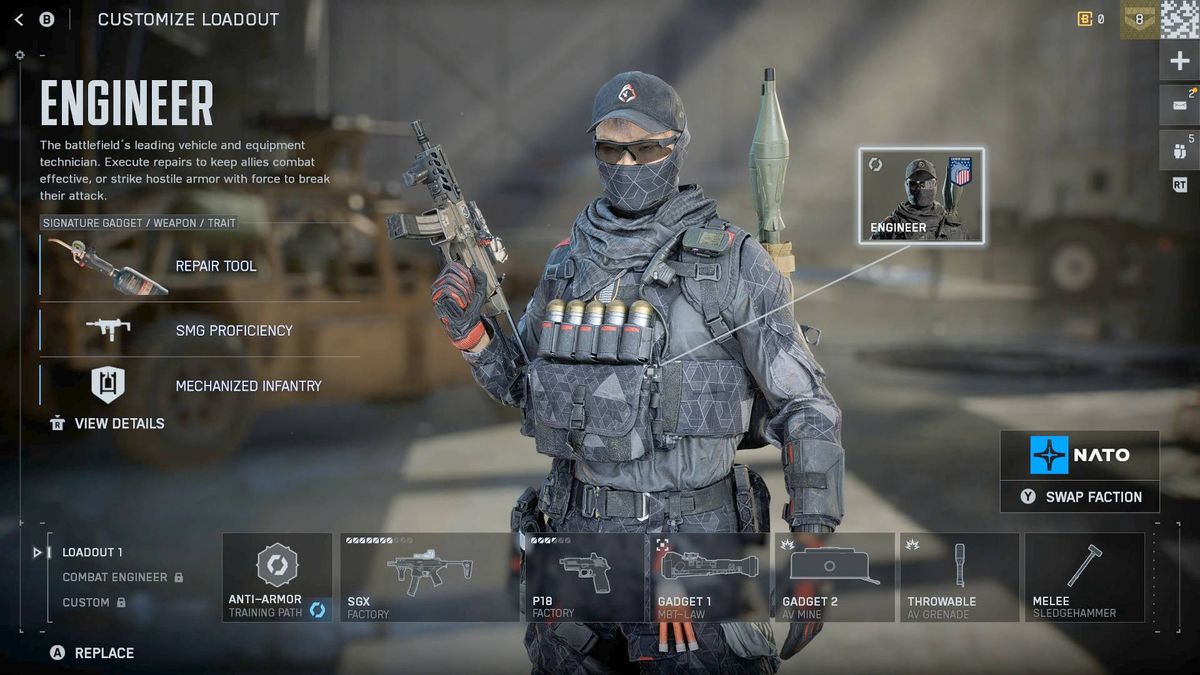Image resolution: width=1200 pixels, height=675 pixels.
Task: Swap faction from NATO
Action: 1080,497
